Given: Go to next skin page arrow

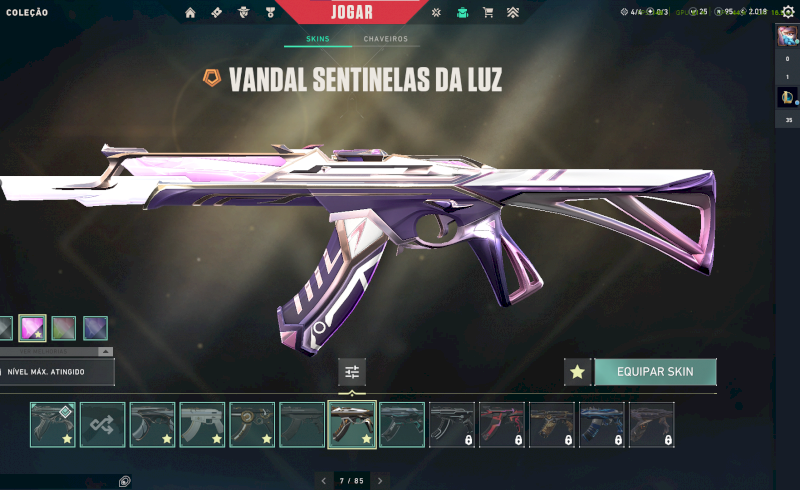Looking at the screenshot, I should 379,481.
